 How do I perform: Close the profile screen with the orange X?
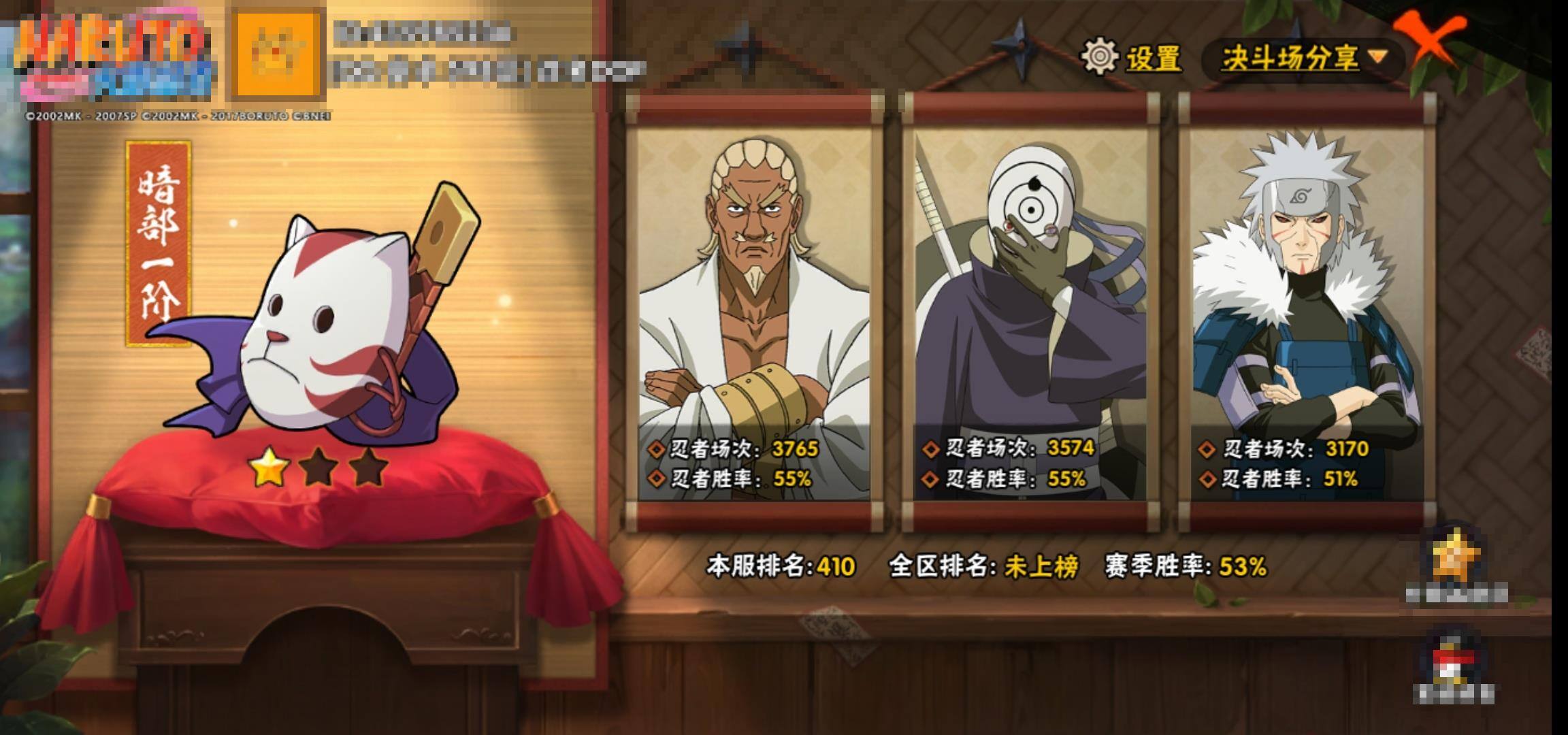pos(1430,41)
